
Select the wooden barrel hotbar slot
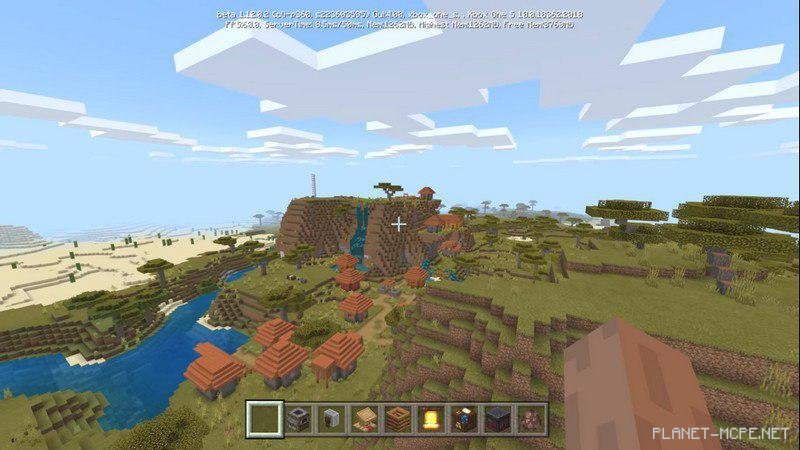[398, 417]
